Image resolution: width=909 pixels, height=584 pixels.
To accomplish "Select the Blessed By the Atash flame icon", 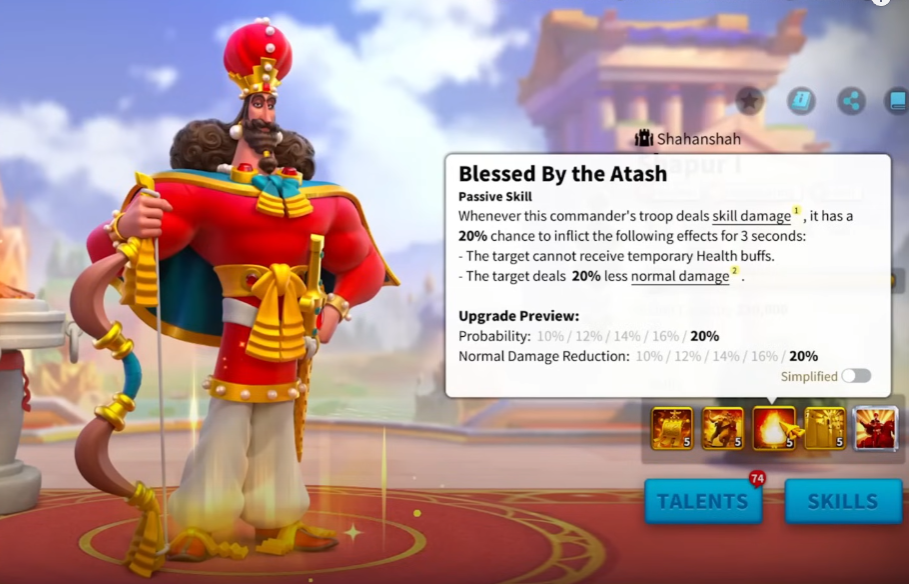I will pos(774,428).
